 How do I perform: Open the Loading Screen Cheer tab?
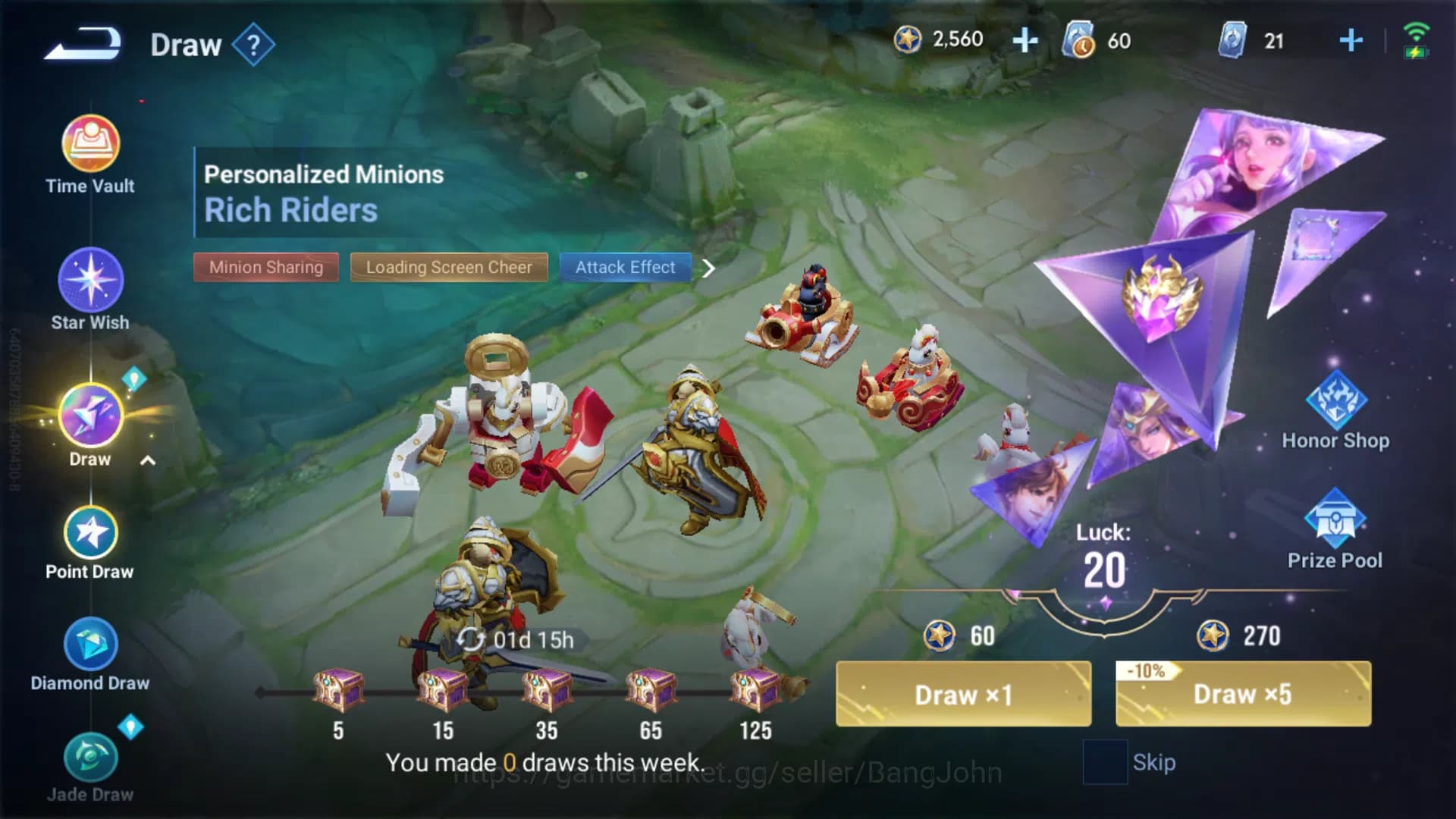[x=448, y=267]
